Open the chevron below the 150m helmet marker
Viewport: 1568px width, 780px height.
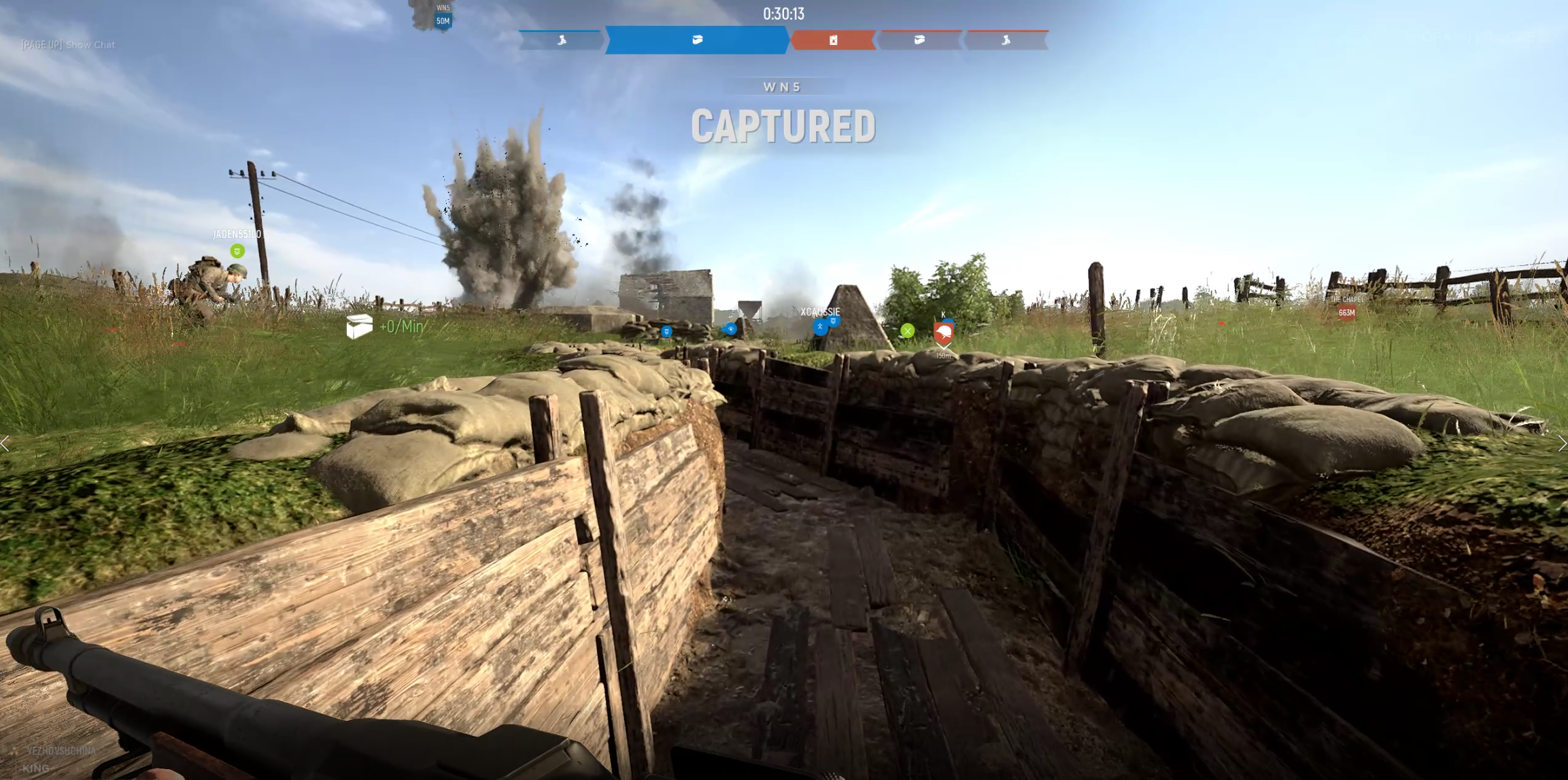[944, 346]
